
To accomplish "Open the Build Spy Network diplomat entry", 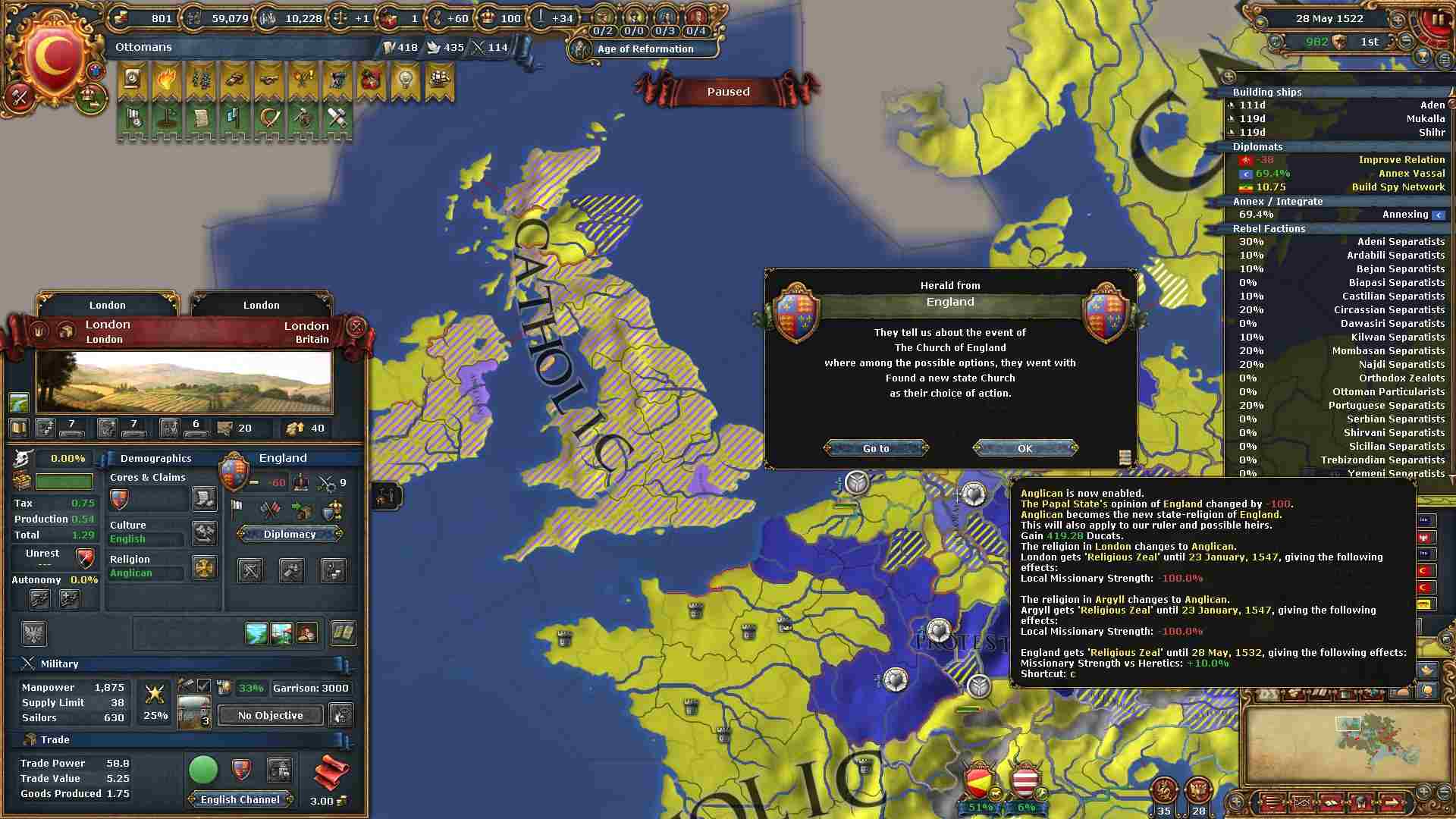I will pos(1341,187).
